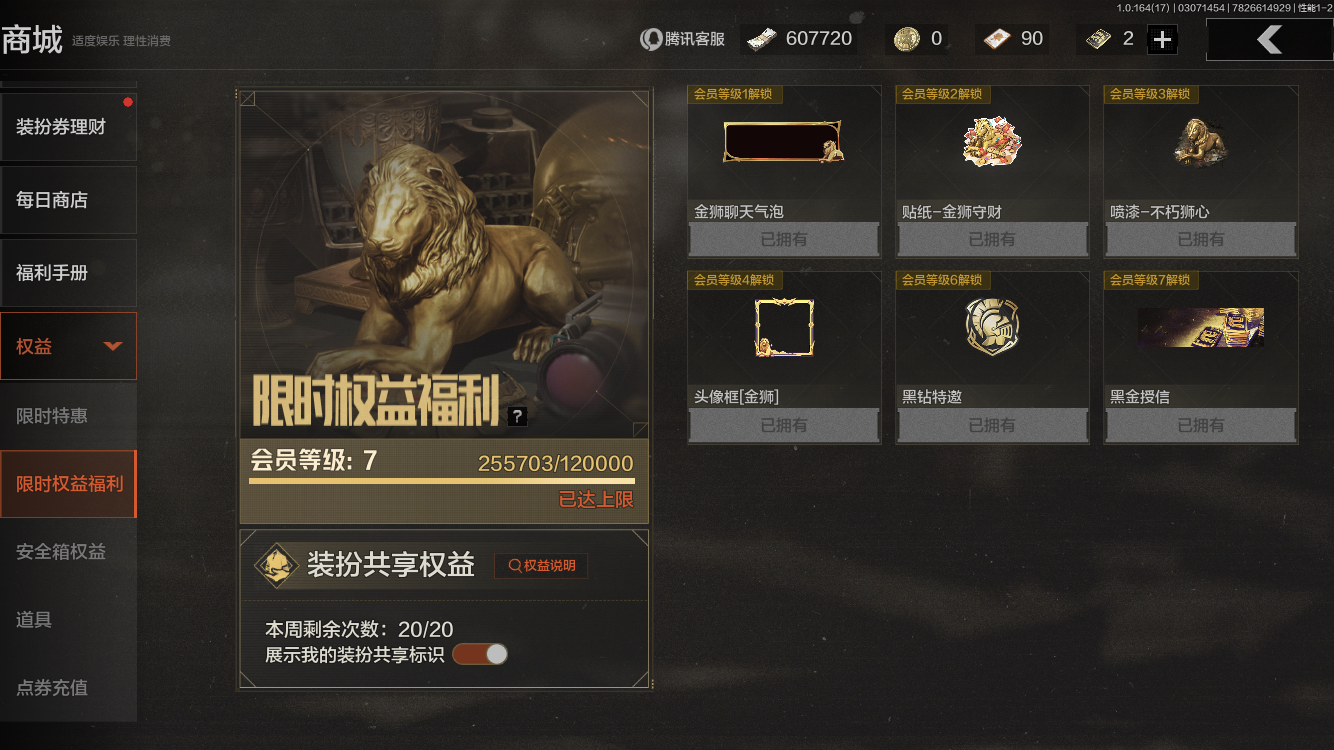Click the 黑钻特邀 black diamond emblem icon
The width and height of the screenshot is (1334, 750).
pos(991,327)
